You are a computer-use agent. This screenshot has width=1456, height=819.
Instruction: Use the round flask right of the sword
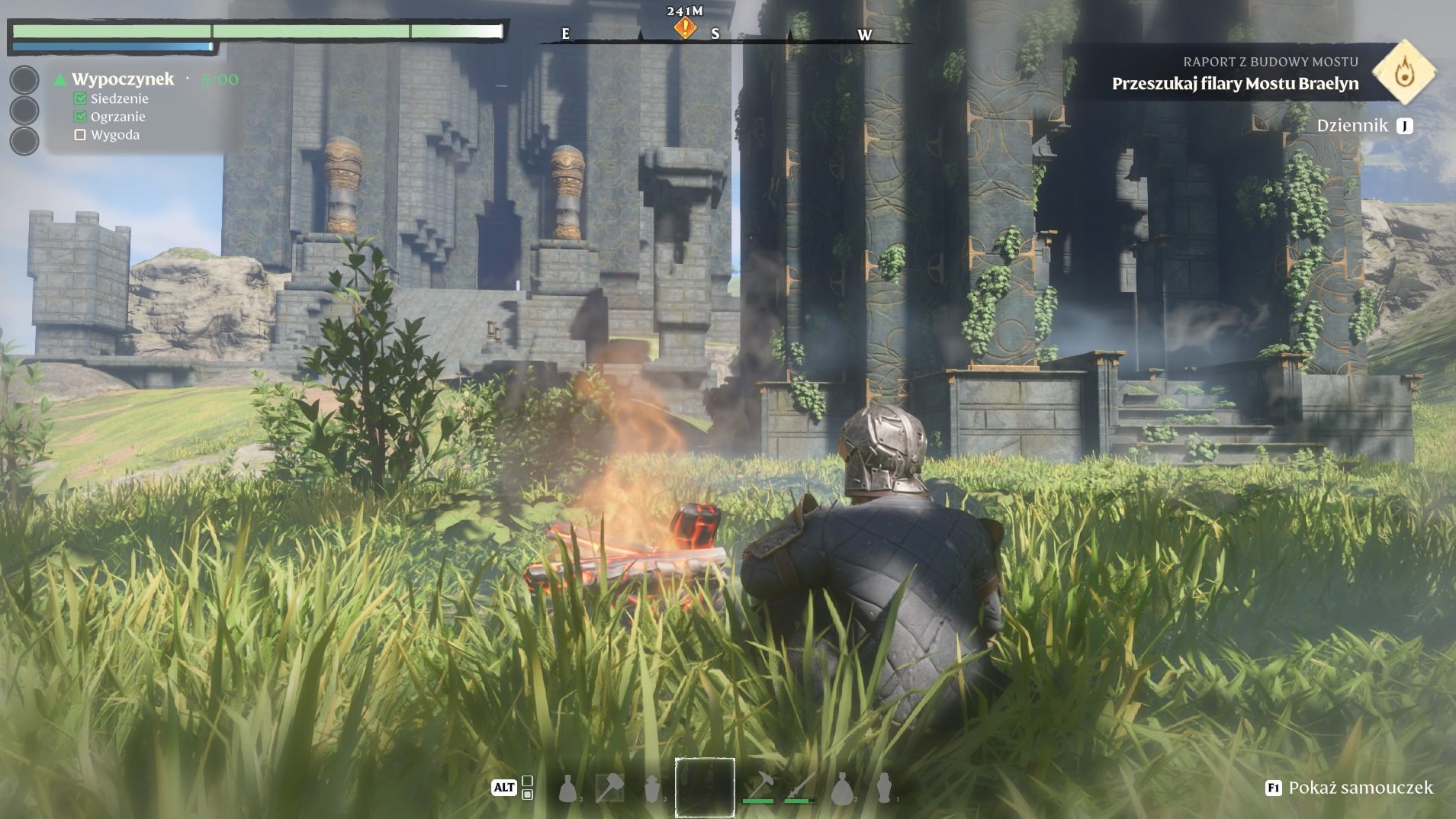842,788
